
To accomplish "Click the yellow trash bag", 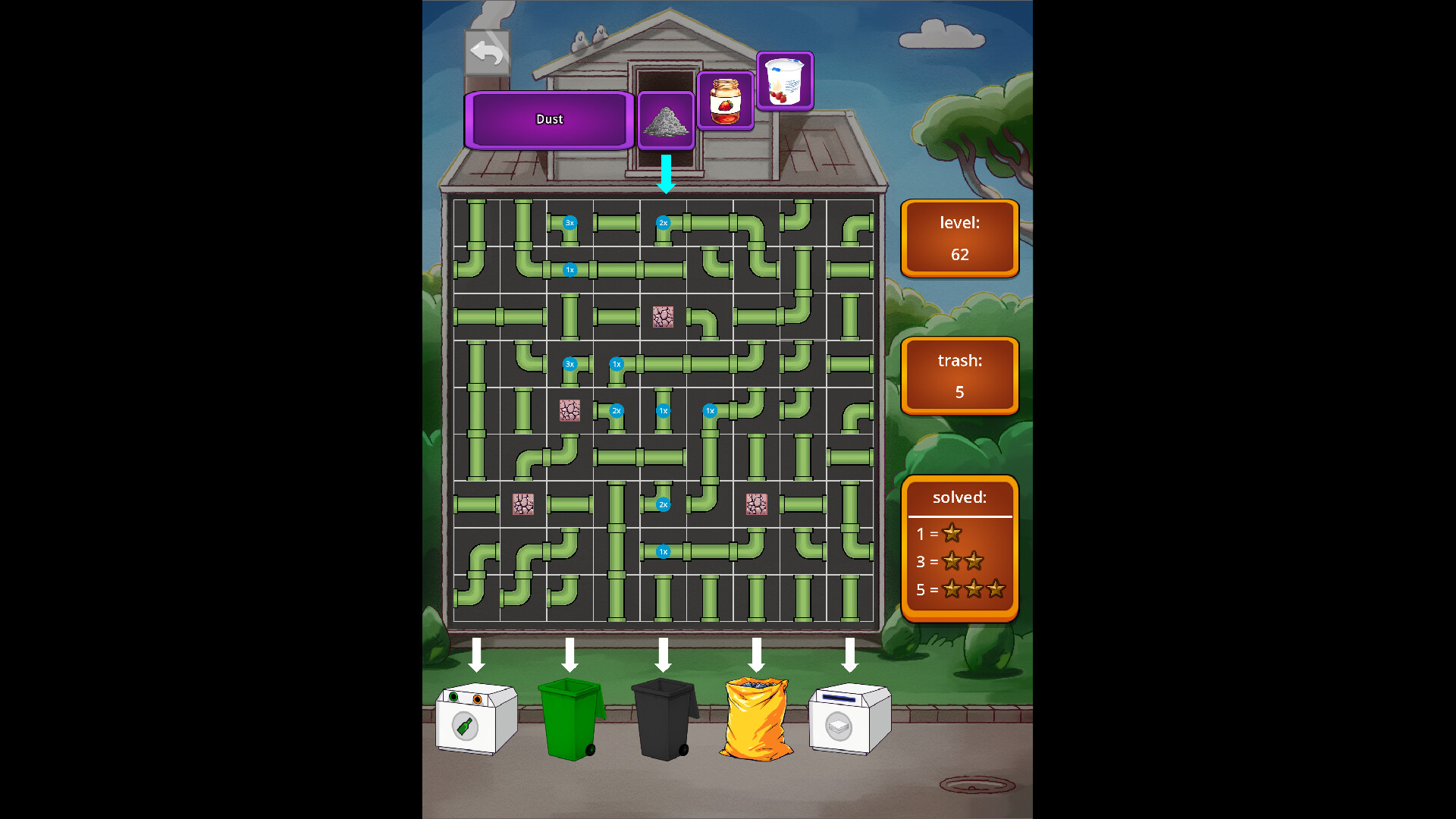I will tap(756, 720).
